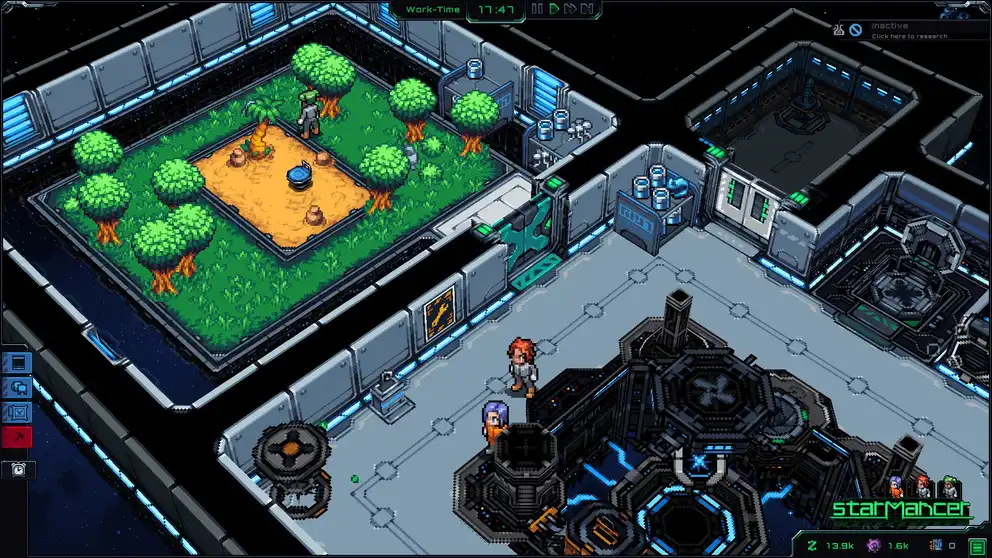The height and width of the screenshot is (558, 992).
Task: Open the build window panel button
Action: [x=19, y=363]
